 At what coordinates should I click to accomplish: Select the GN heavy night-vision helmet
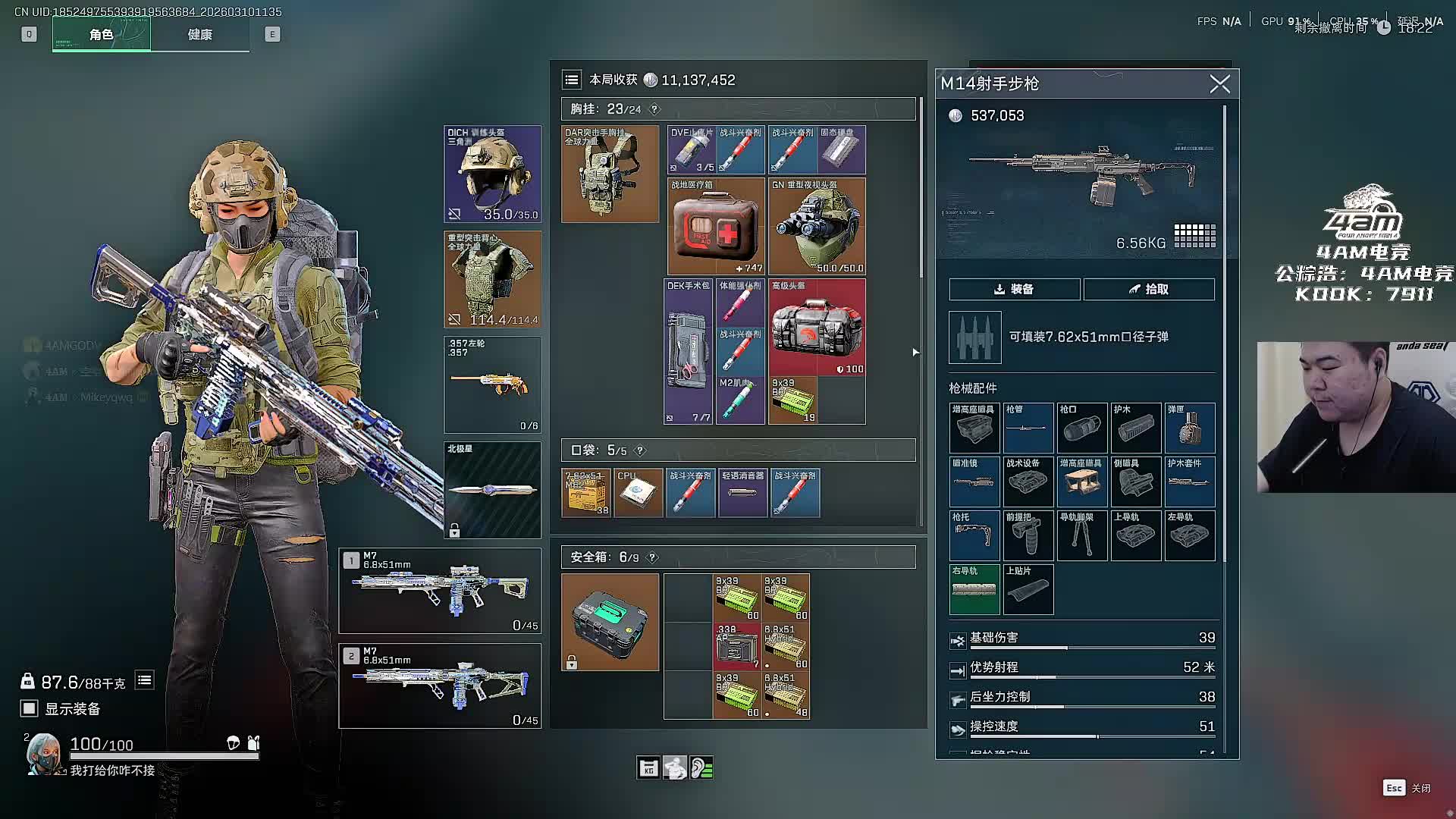click(817, 226)
